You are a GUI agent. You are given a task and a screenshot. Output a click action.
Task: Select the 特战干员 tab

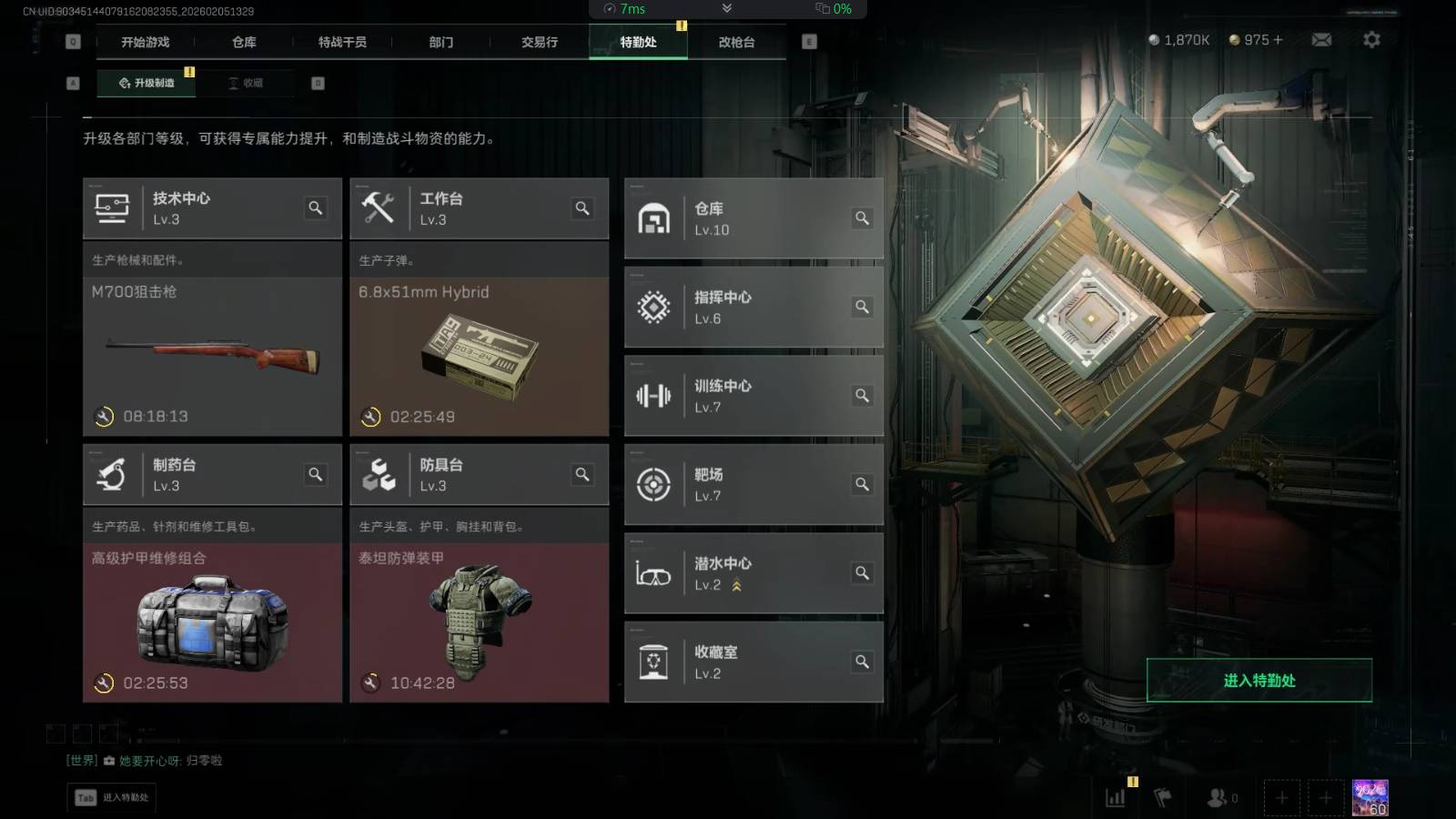click(342, 42)
